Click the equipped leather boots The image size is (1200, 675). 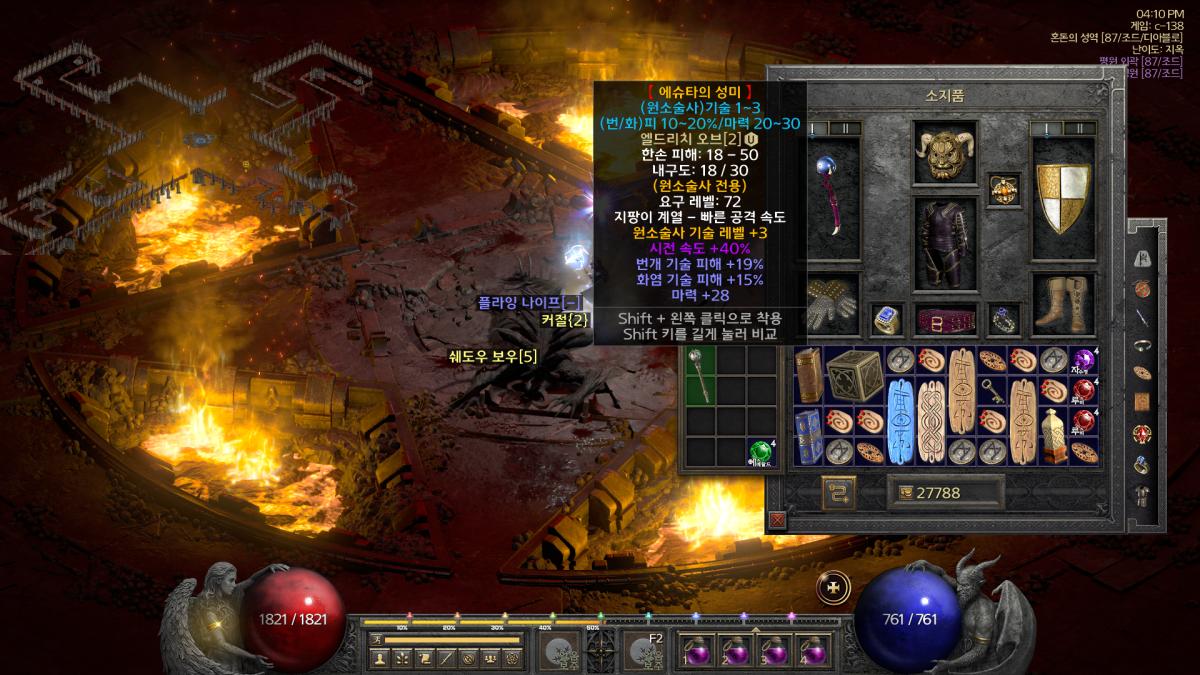(1063, 303)
